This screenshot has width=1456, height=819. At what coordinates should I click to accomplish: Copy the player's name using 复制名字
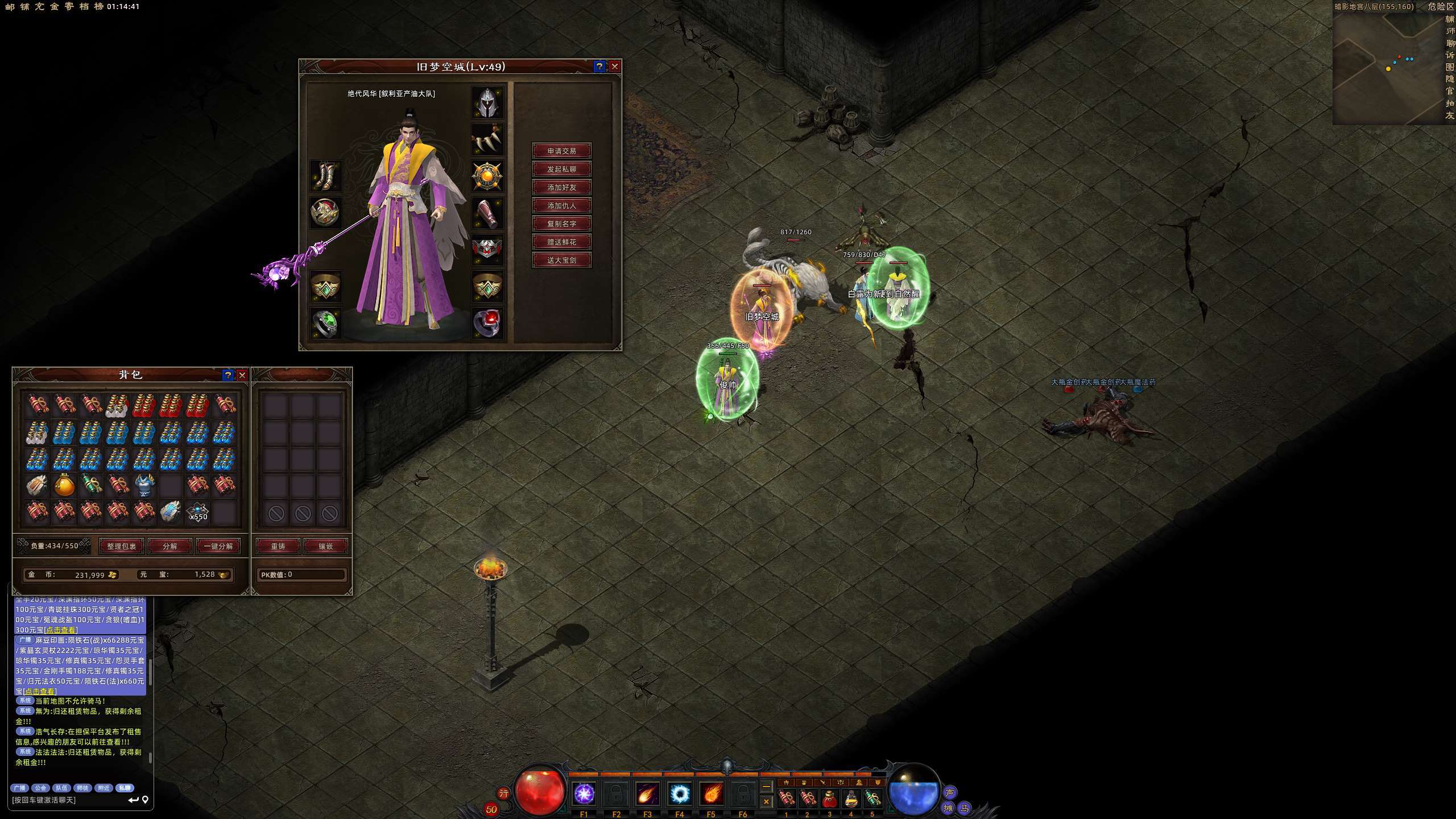[561, 224]
